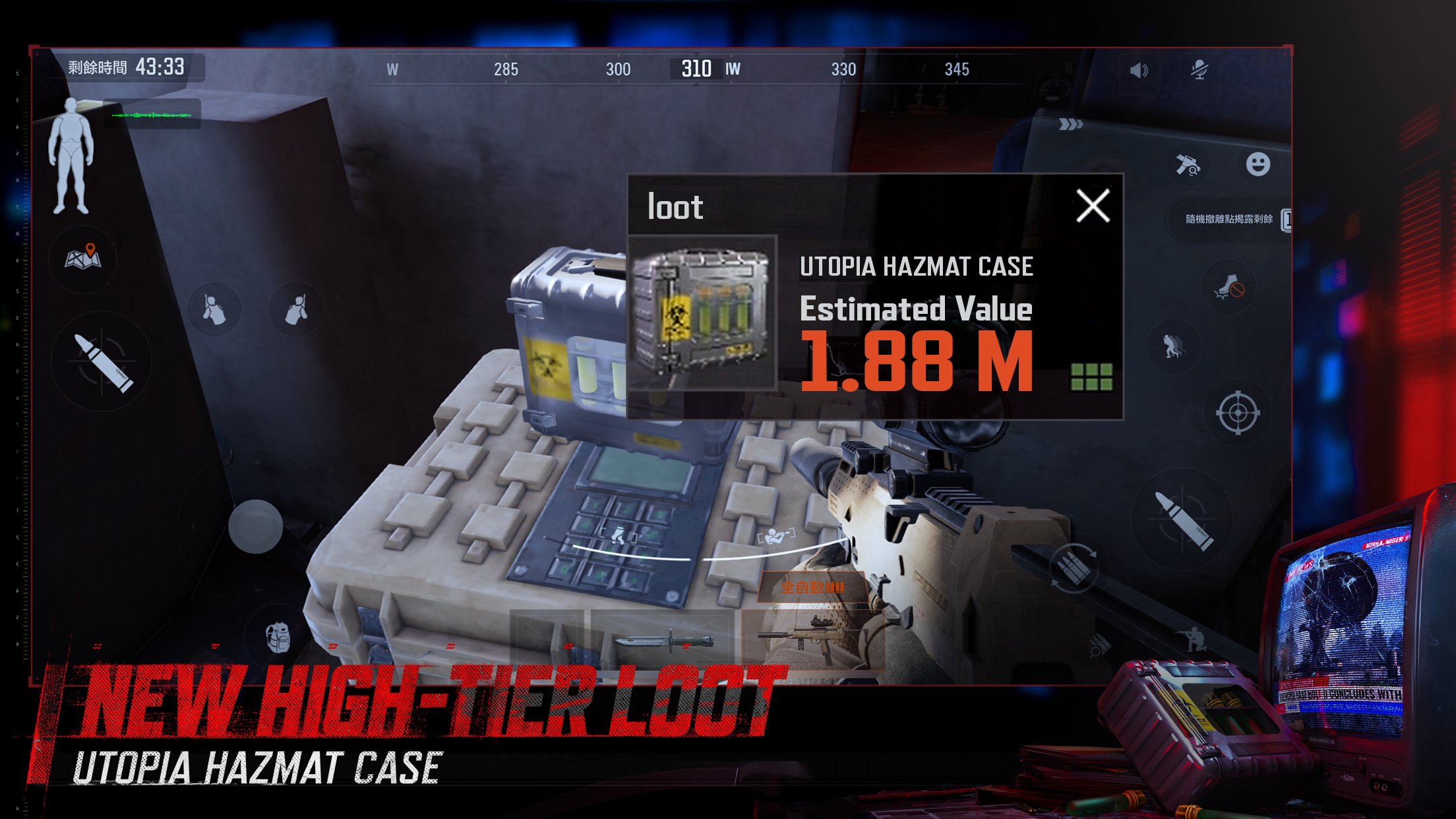
Task: Tap the weapon inspect icon
Action: [1188, 166]
